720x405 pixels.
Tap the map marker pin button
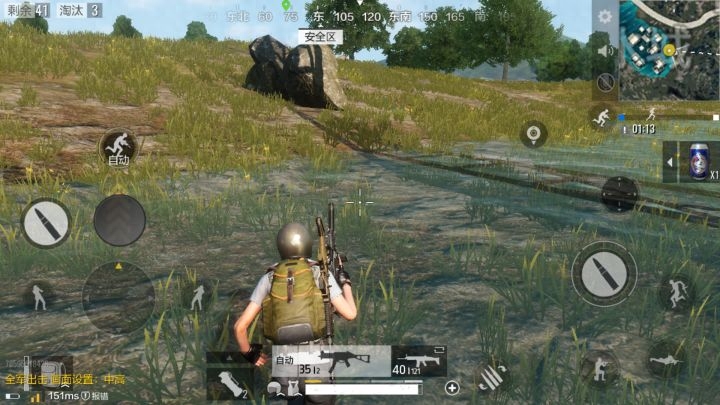click(534, 133)
